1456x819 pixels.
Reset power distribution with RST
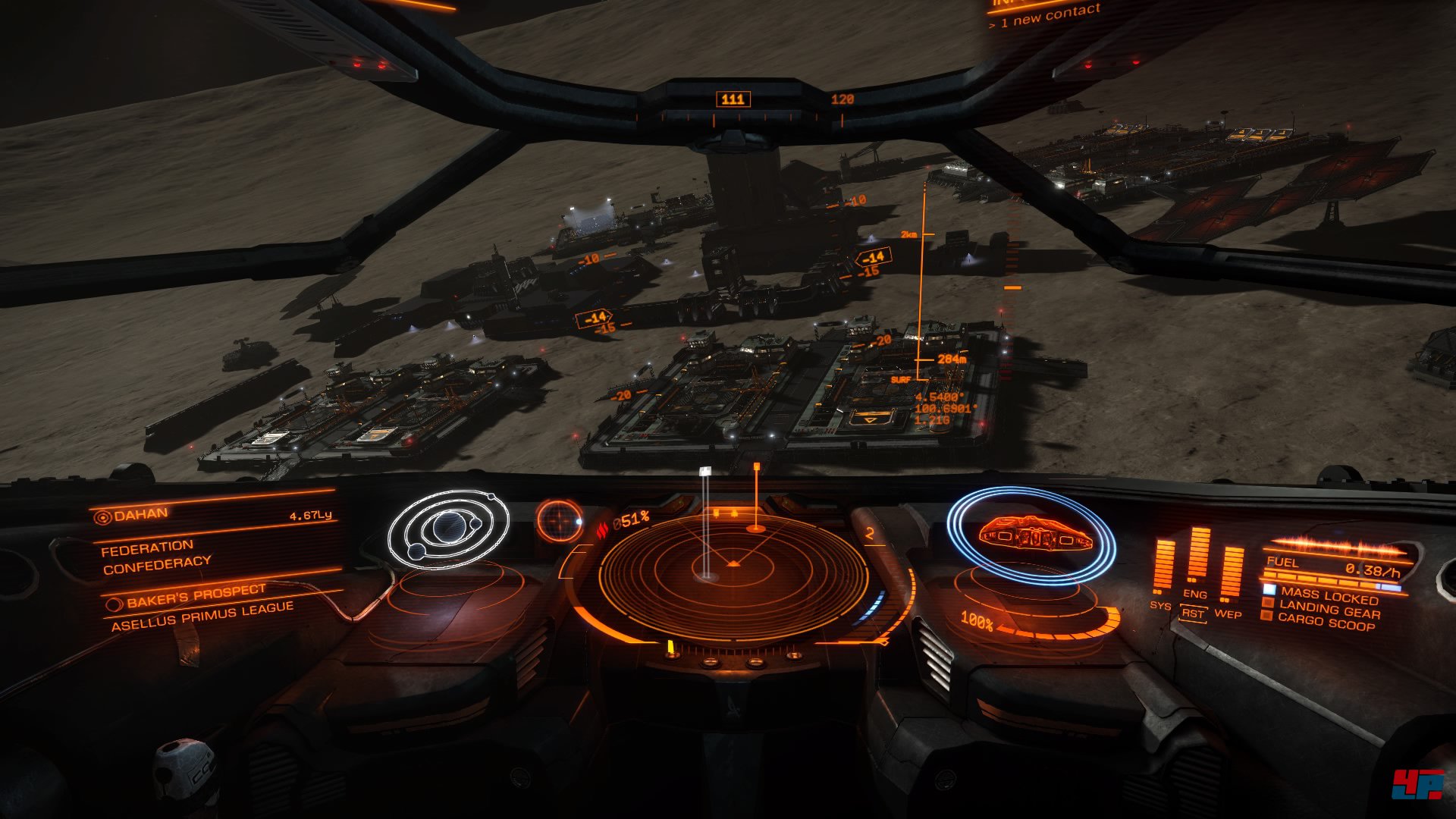coord(1193,613)
